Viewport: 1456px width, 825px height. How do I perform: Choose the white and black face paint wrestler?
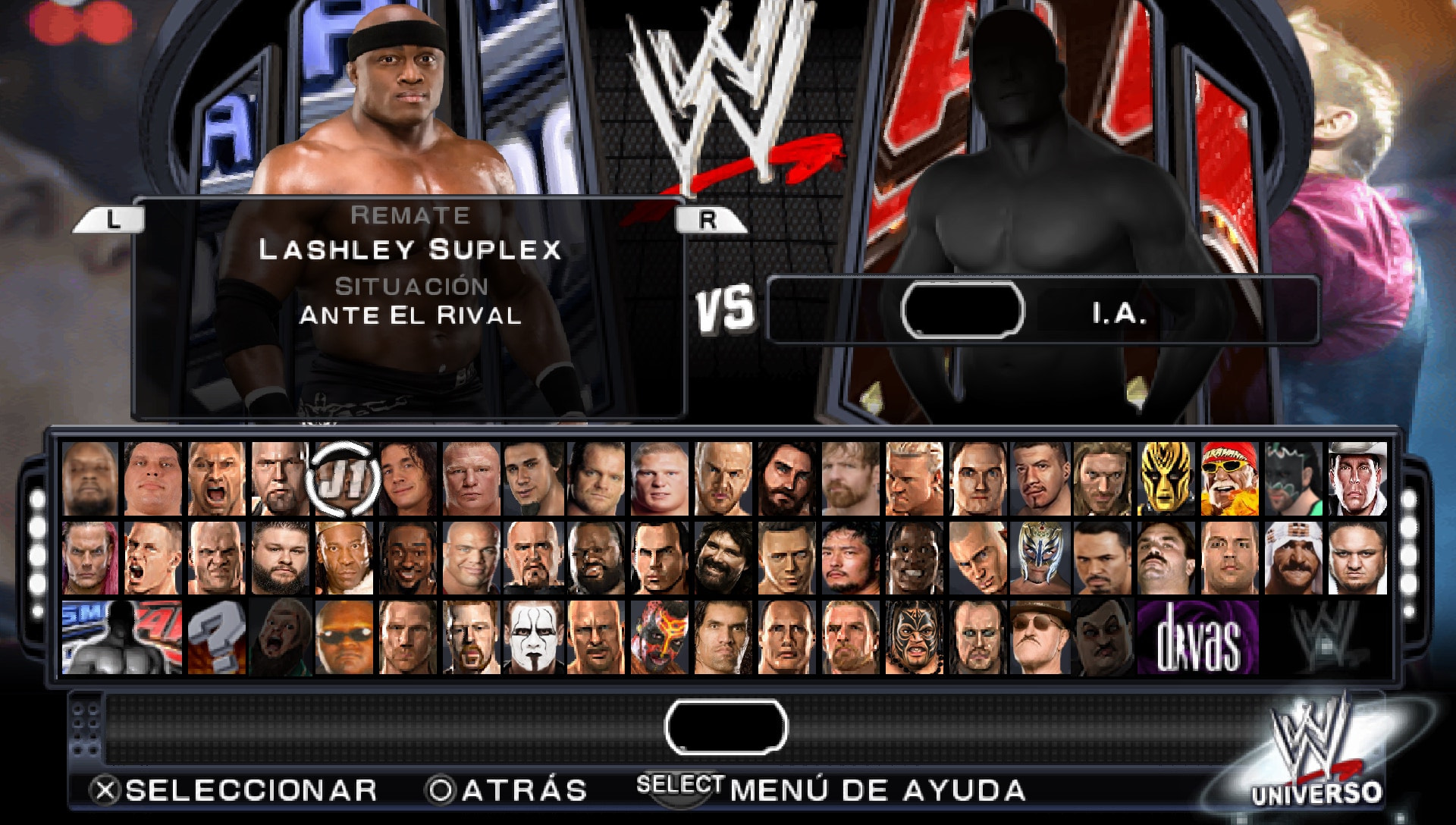535,638
